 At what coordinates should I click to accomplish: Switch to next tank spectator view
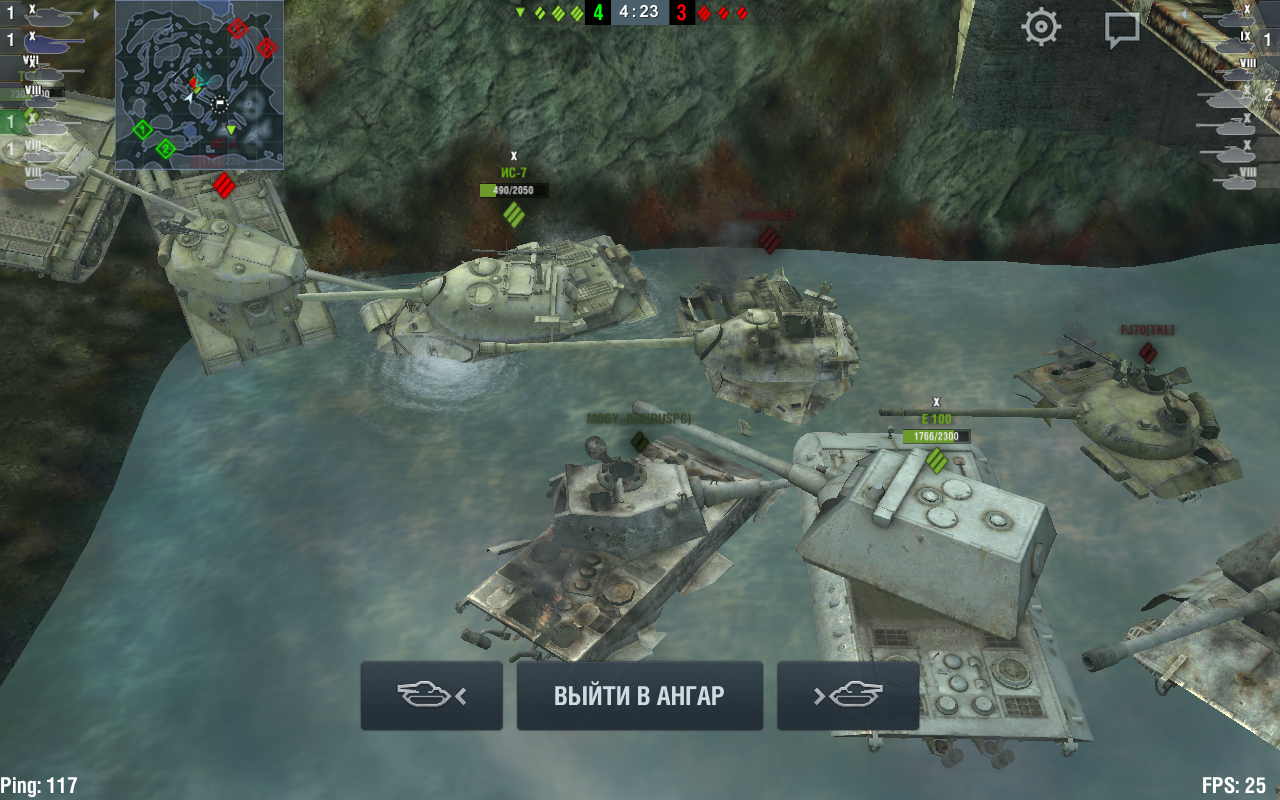click(848, 696)
